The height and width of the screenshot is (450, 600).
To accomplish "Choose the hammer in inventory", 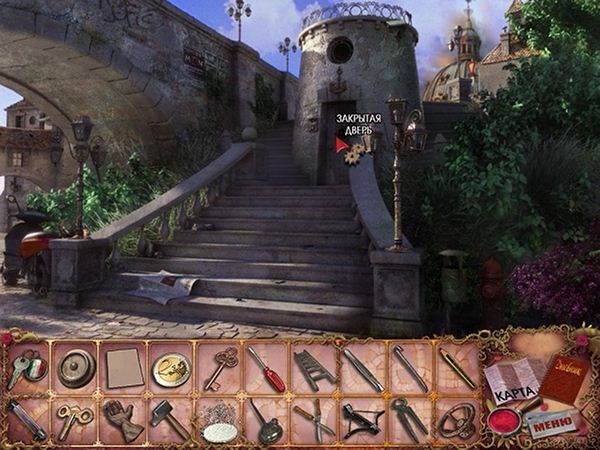I will (170, 418).
